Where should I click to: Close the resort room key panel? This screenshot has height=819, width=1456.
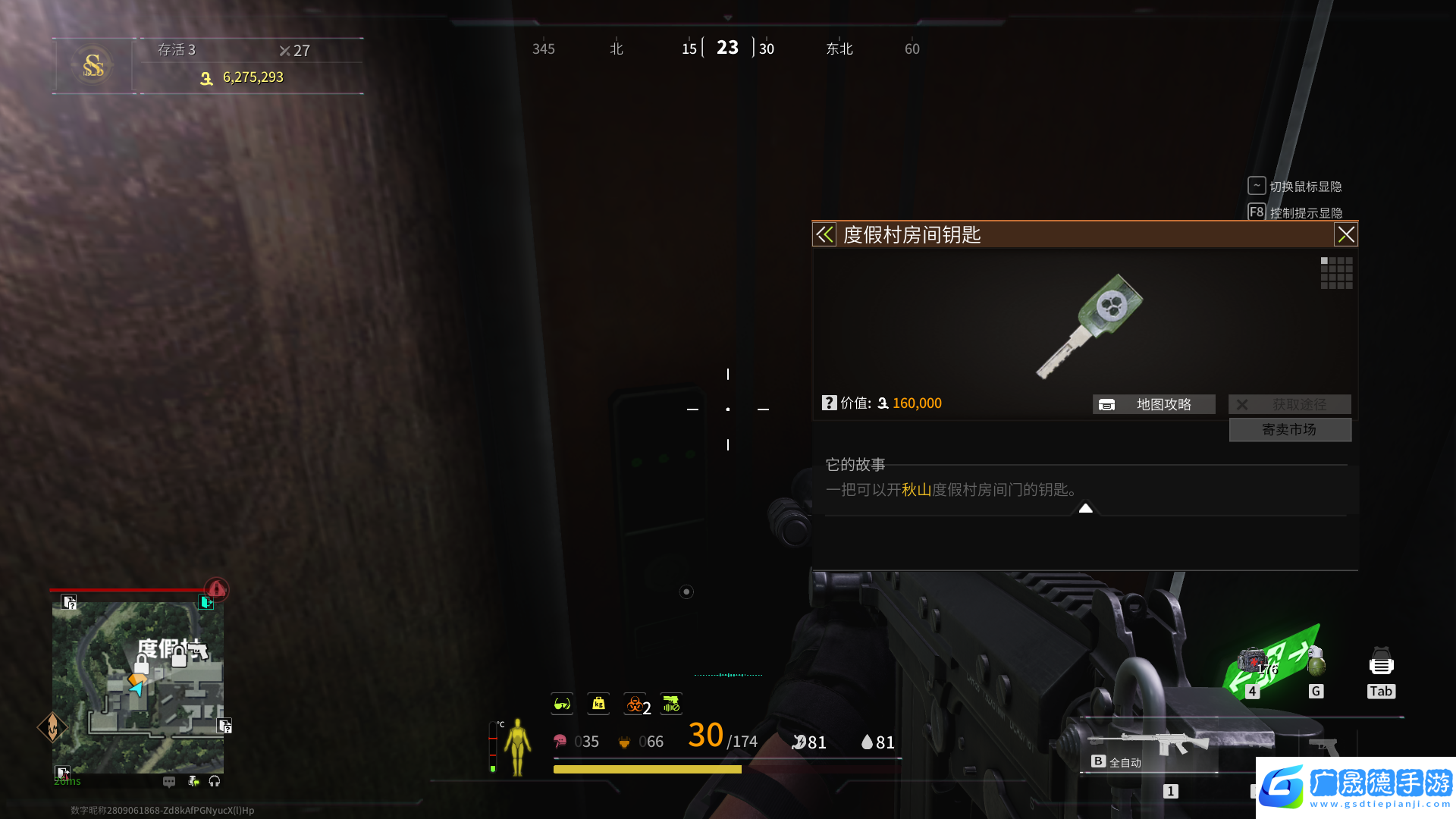tap(1345, 235)
